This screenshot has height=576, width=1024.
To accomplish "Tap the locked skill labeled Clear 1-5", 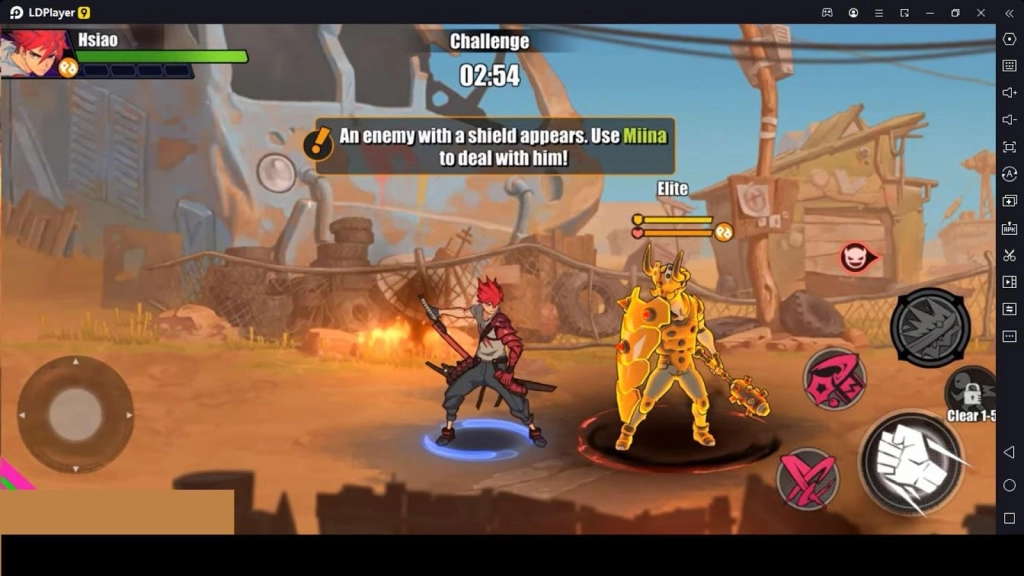I will pos(970,392).
